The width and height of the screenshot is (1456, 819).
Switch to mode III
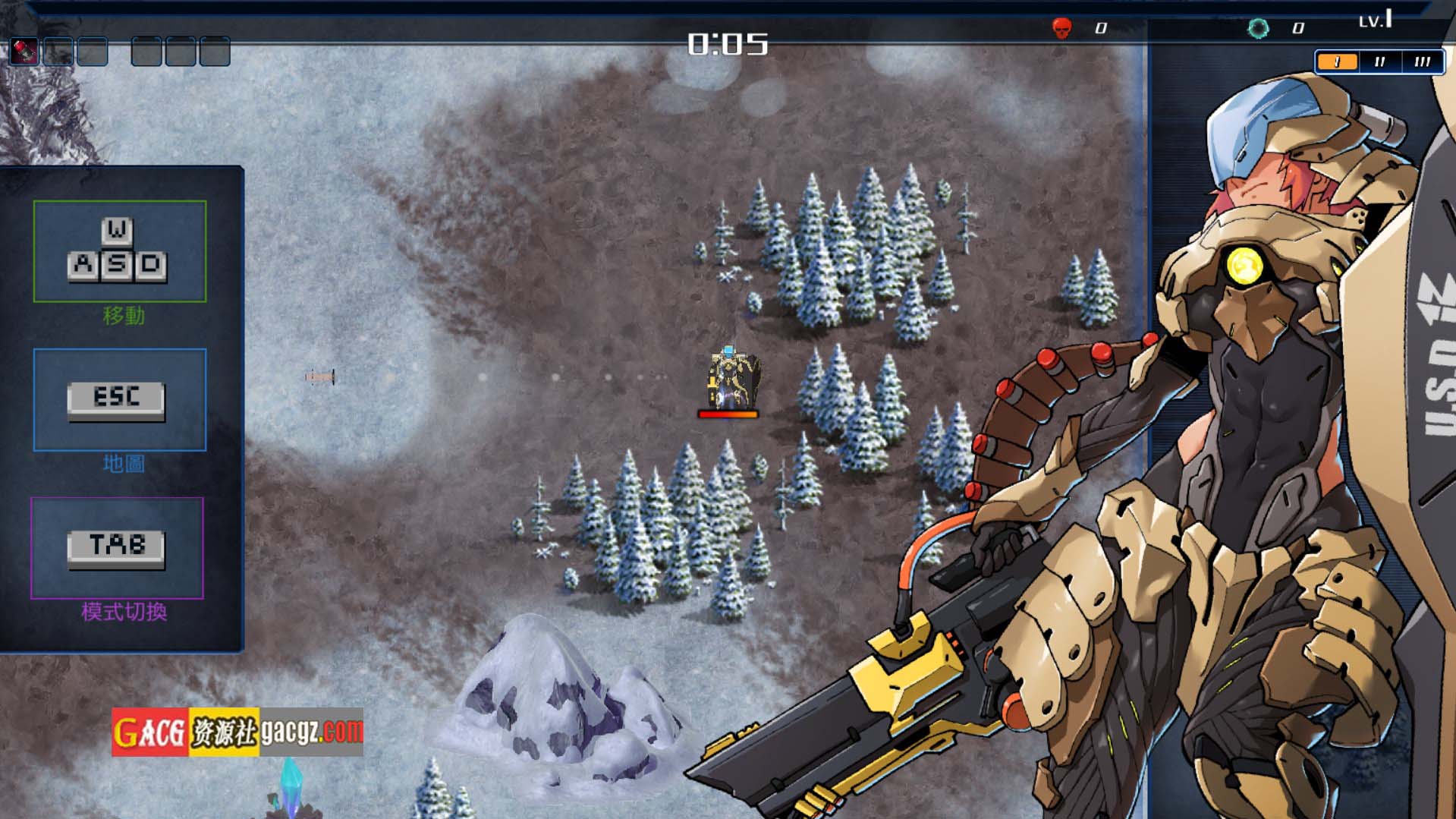click(1422, 61)
